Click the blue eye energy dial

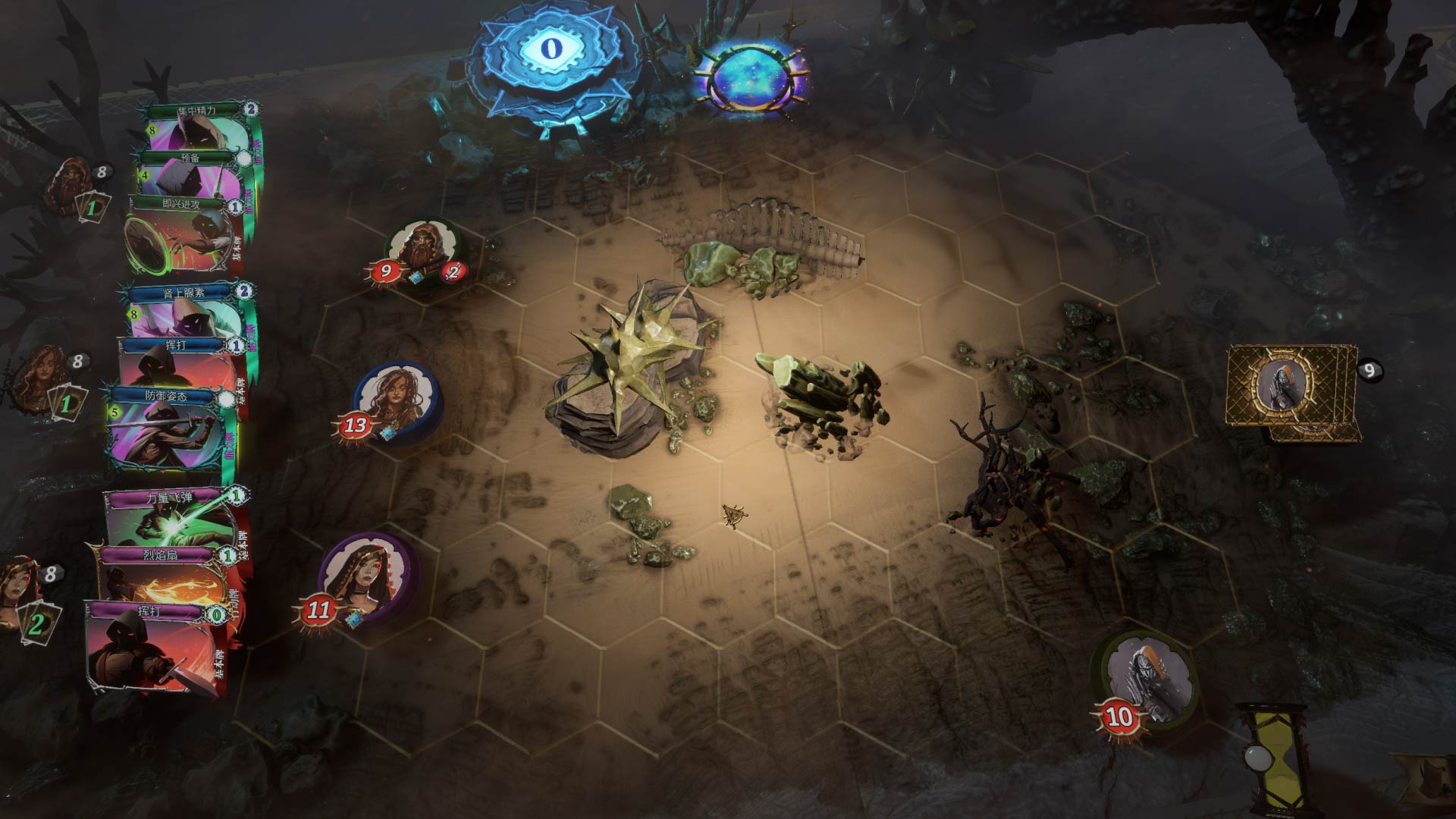[551, 49]
